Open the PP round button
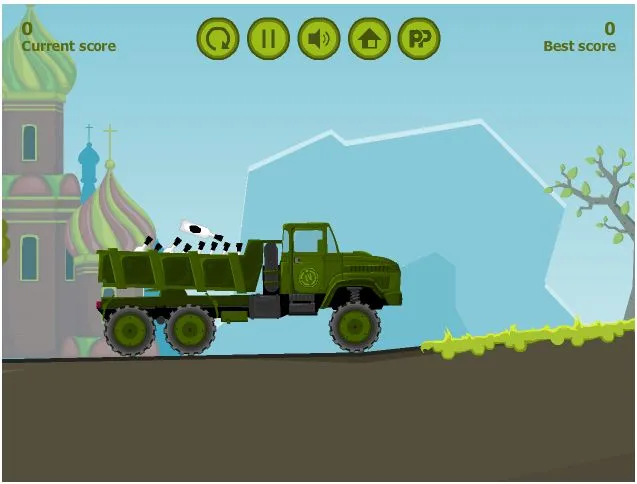Screen dimensions: 637x484 419,39
